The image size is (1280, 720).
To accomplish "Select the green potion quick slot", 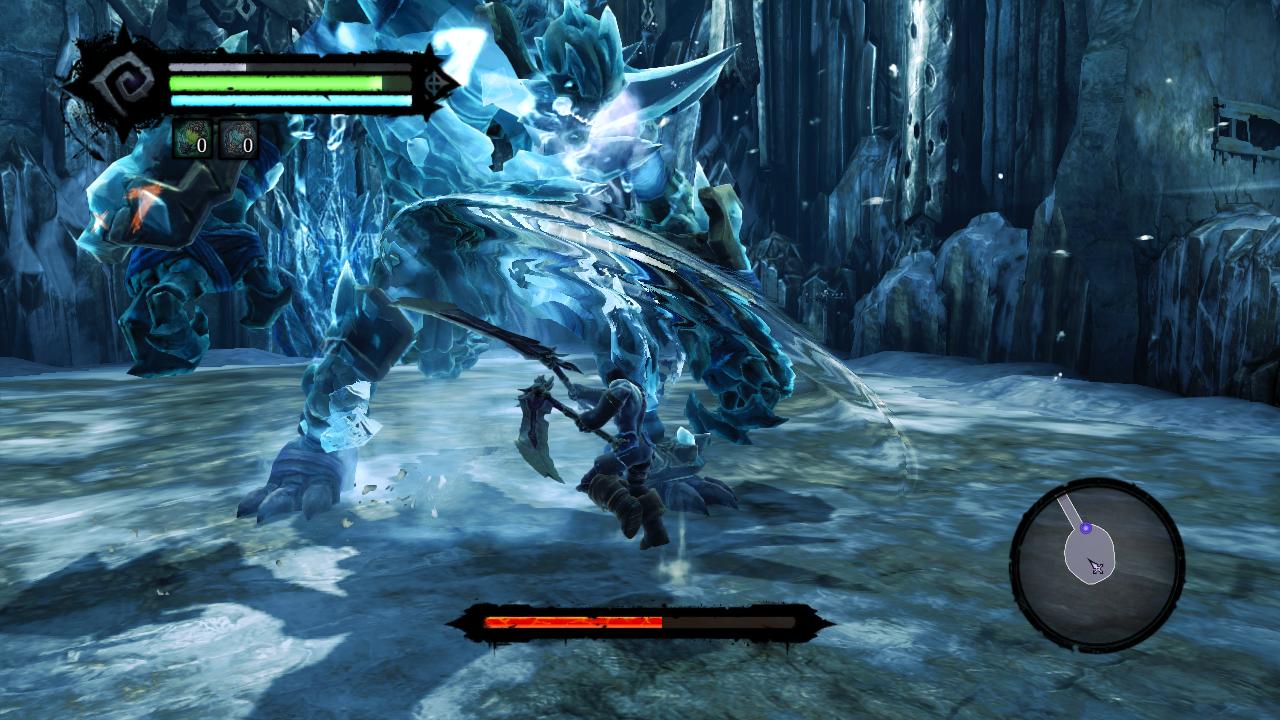I will pyautogui.click(x=192, y=140).
